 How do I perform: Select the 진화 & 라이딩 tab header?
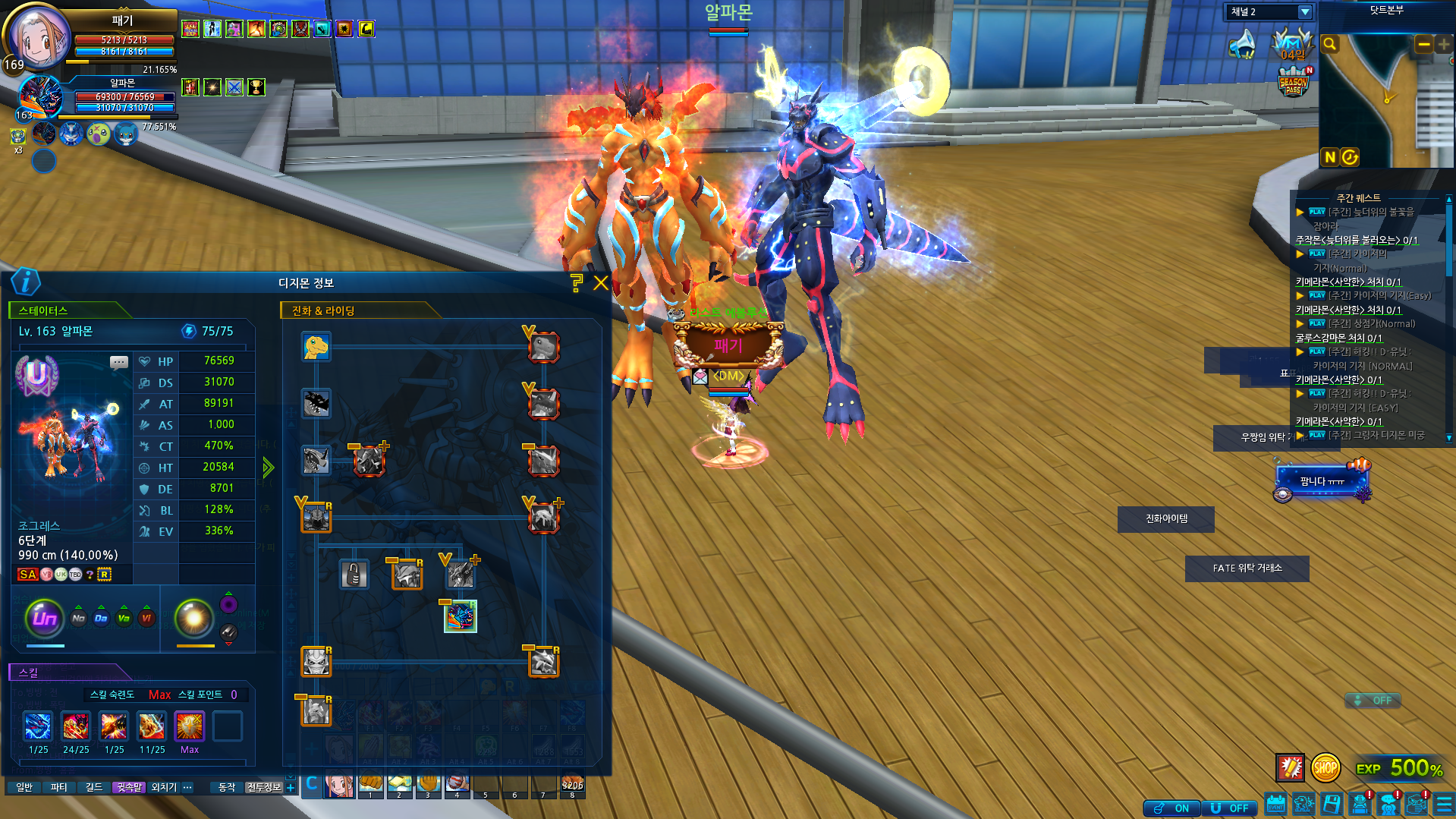click(324, 310)
